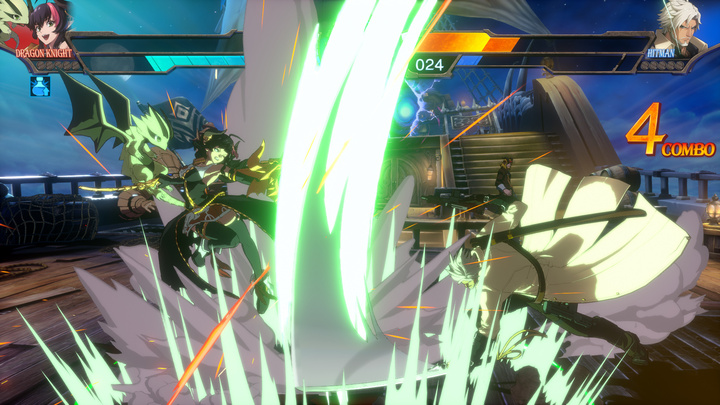Activate the blue potion status icon

pos(40,84)
